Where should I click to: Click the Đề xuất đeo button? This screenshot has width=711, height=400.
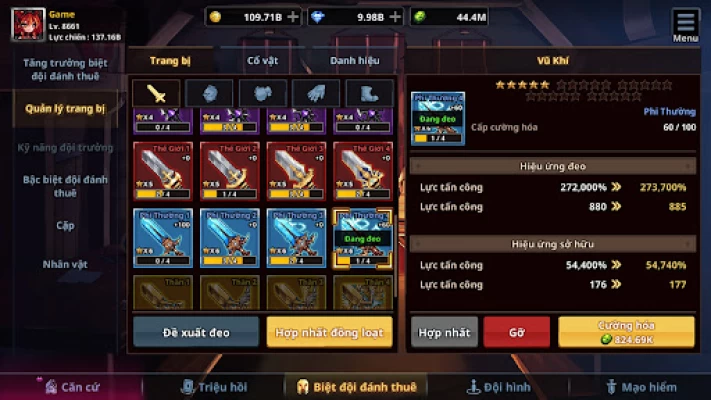coord(196,332)
